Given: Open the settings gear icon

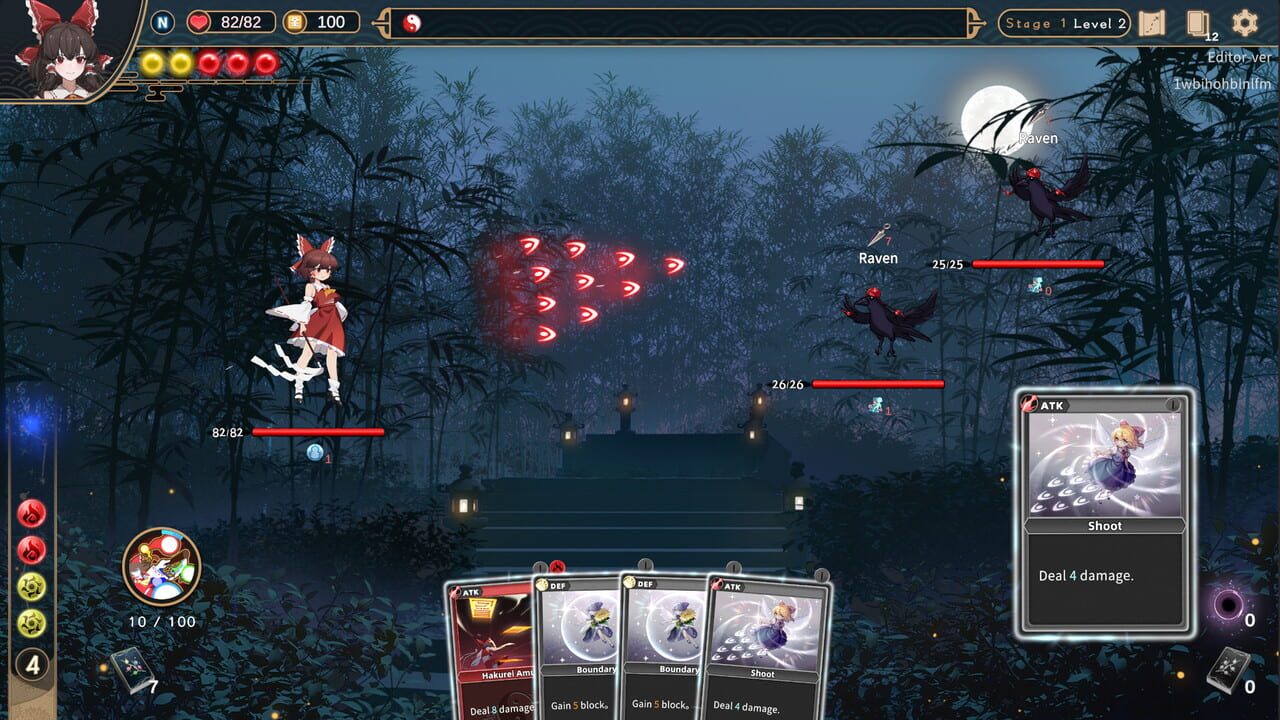Looking at the screenshot, I should pos(1243,22).
